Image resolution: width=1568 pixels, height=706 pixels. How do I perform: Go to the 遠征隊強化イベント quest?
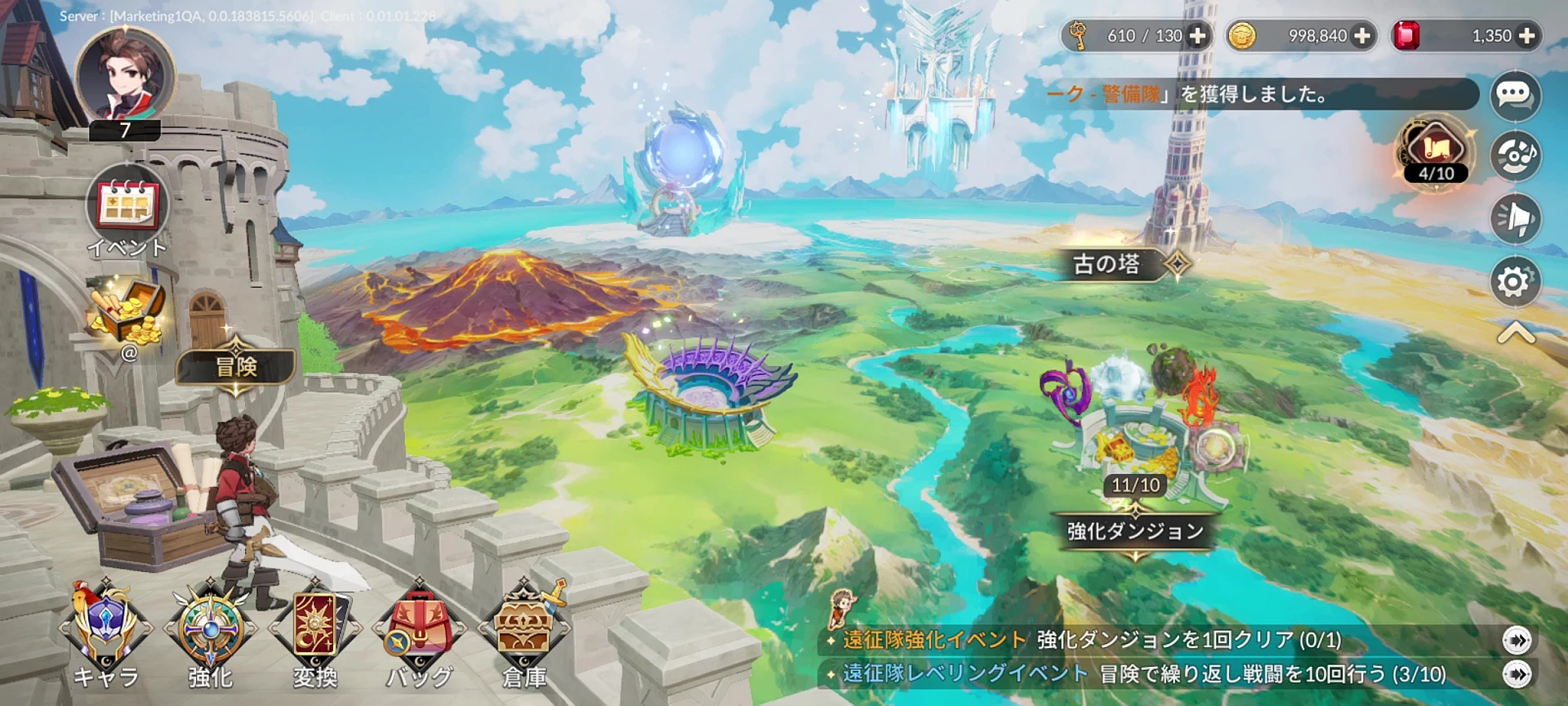pyautogui.click(x=1517, y=640)
